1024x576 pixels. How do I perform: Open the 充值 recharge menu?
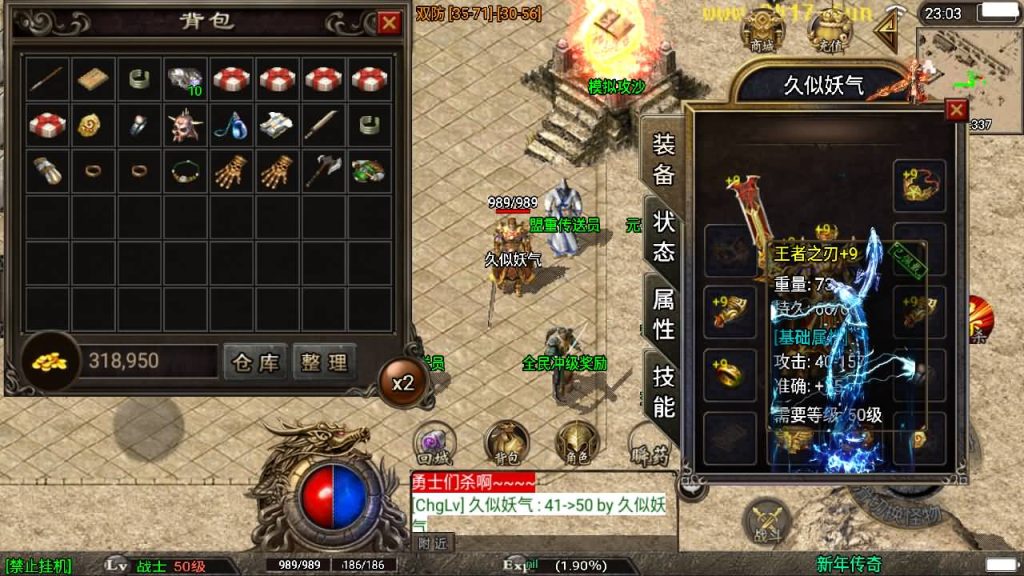(x=829, y=31)
